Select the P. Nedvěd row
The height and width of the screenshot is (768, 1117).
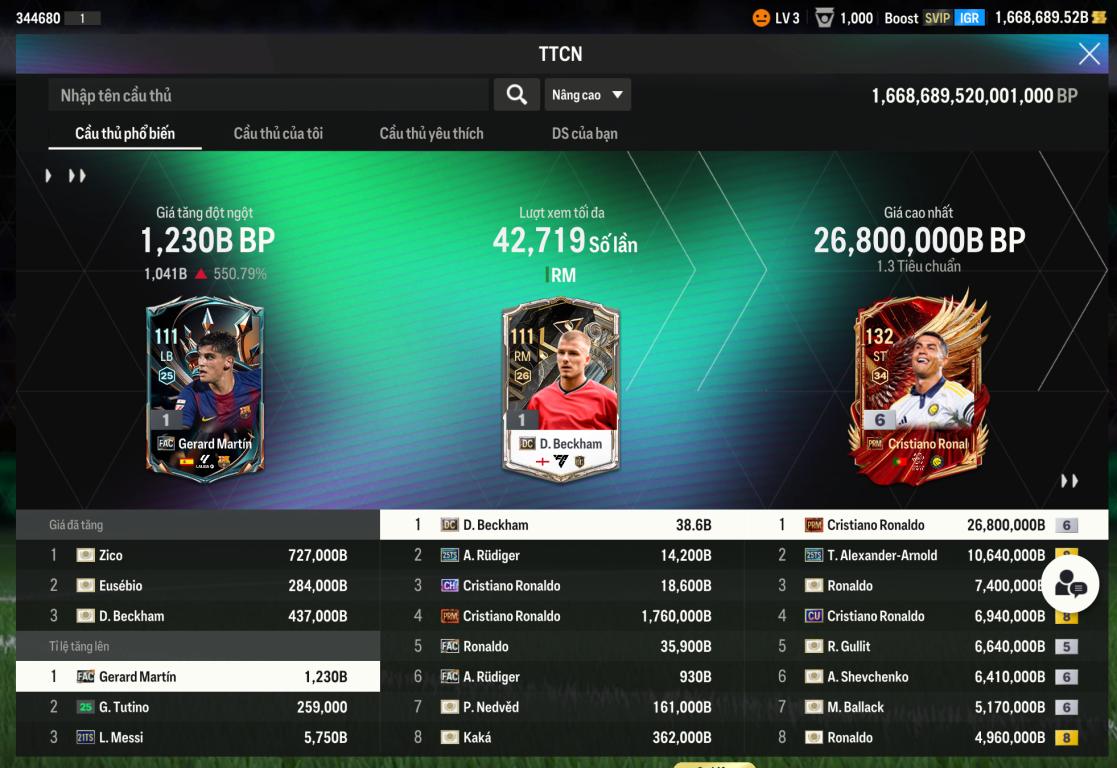[x=562, y=707]
